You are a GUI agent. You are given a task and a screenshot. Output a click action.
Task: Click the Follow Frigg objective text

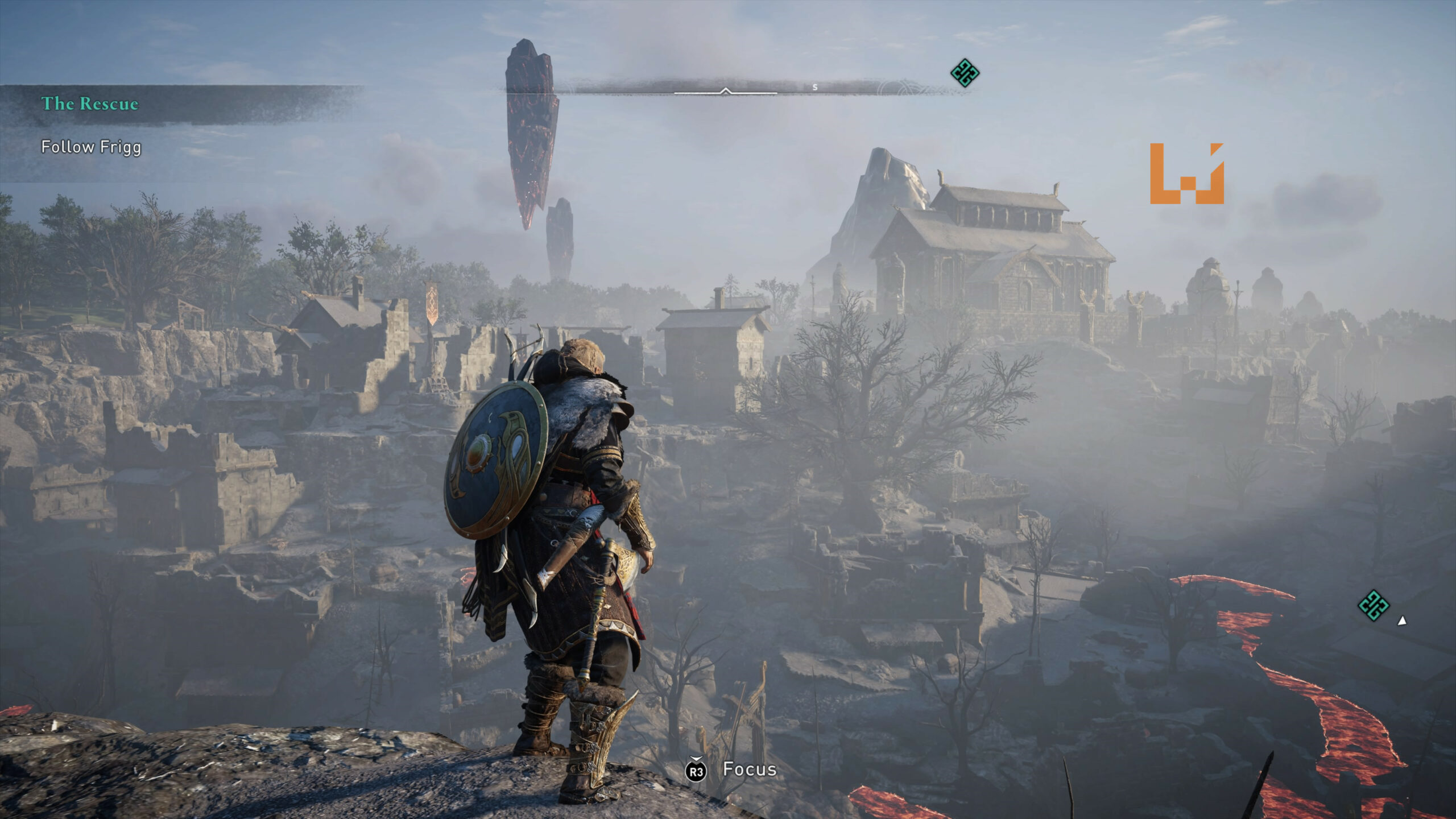91,147
